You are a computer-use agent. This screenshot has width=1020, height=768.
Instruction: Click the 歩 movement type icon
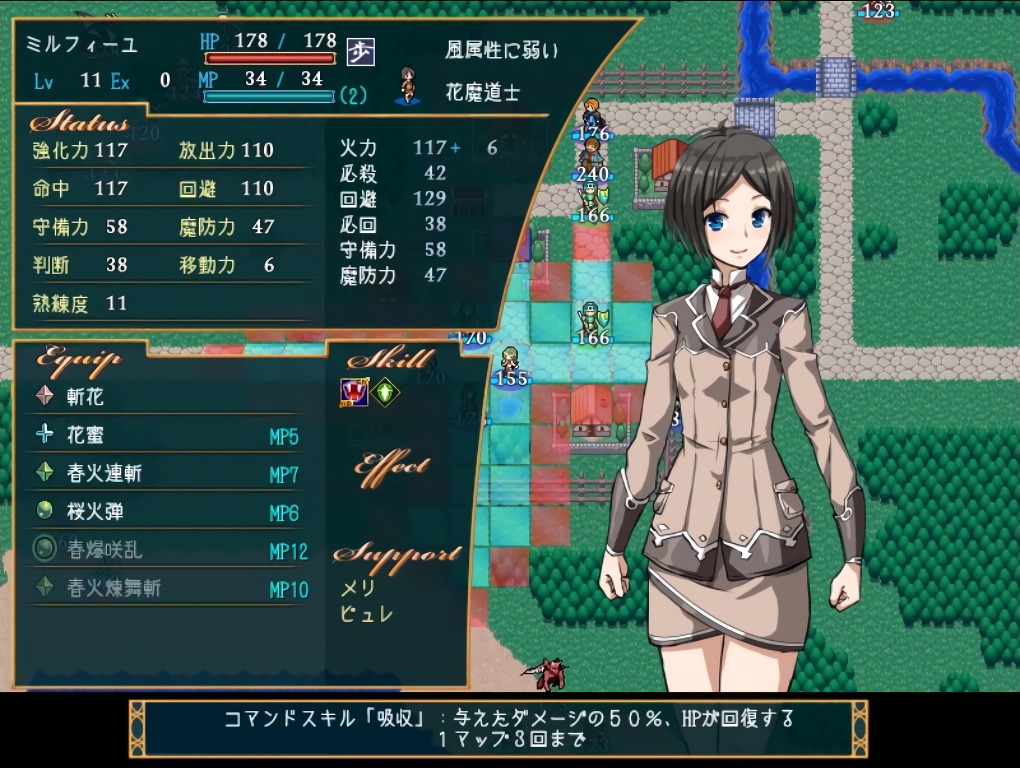tap(360, 51)
